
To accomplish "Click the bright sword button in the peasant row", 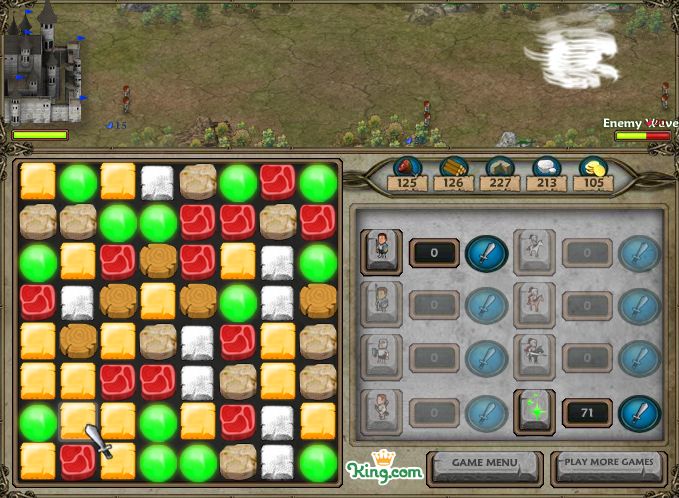I will click(487, 252).
